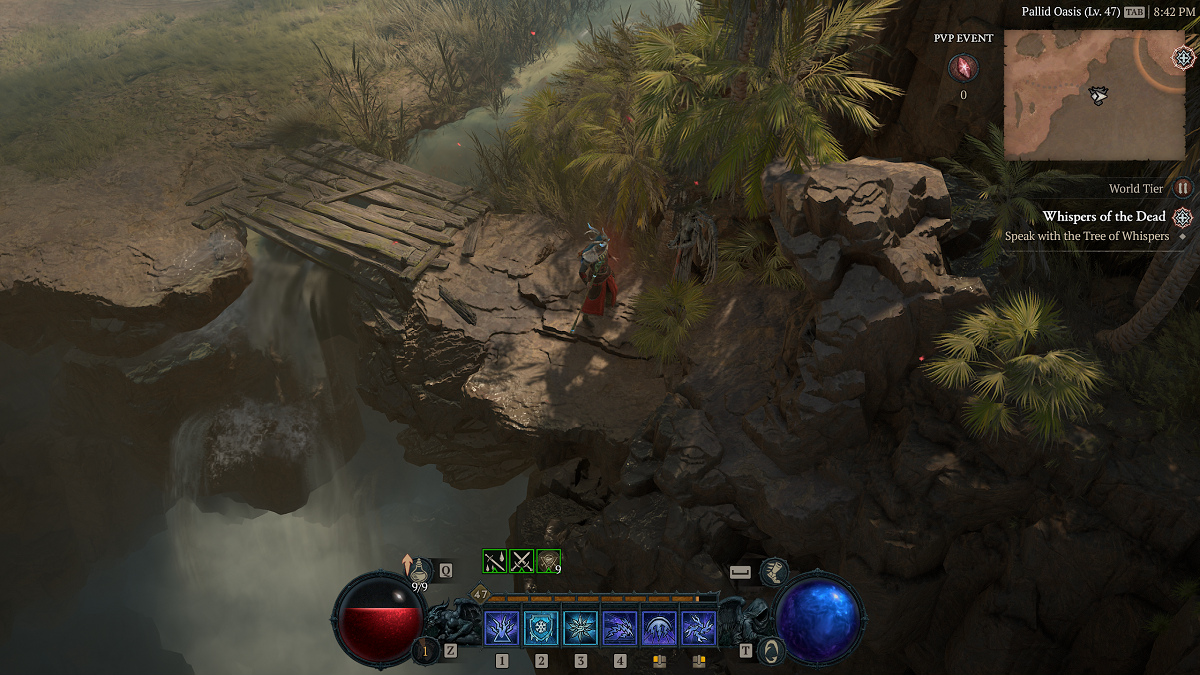The image size is (1200, 675).
Task: Click the round icon marked 1 beside Z
Action: 425,650
